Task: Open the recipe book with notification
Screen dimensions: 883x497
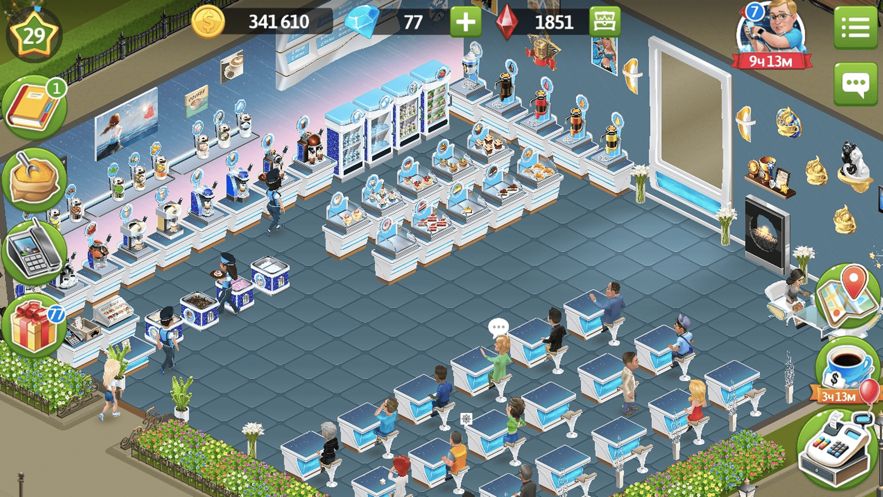Action: (x=33, y=108)
